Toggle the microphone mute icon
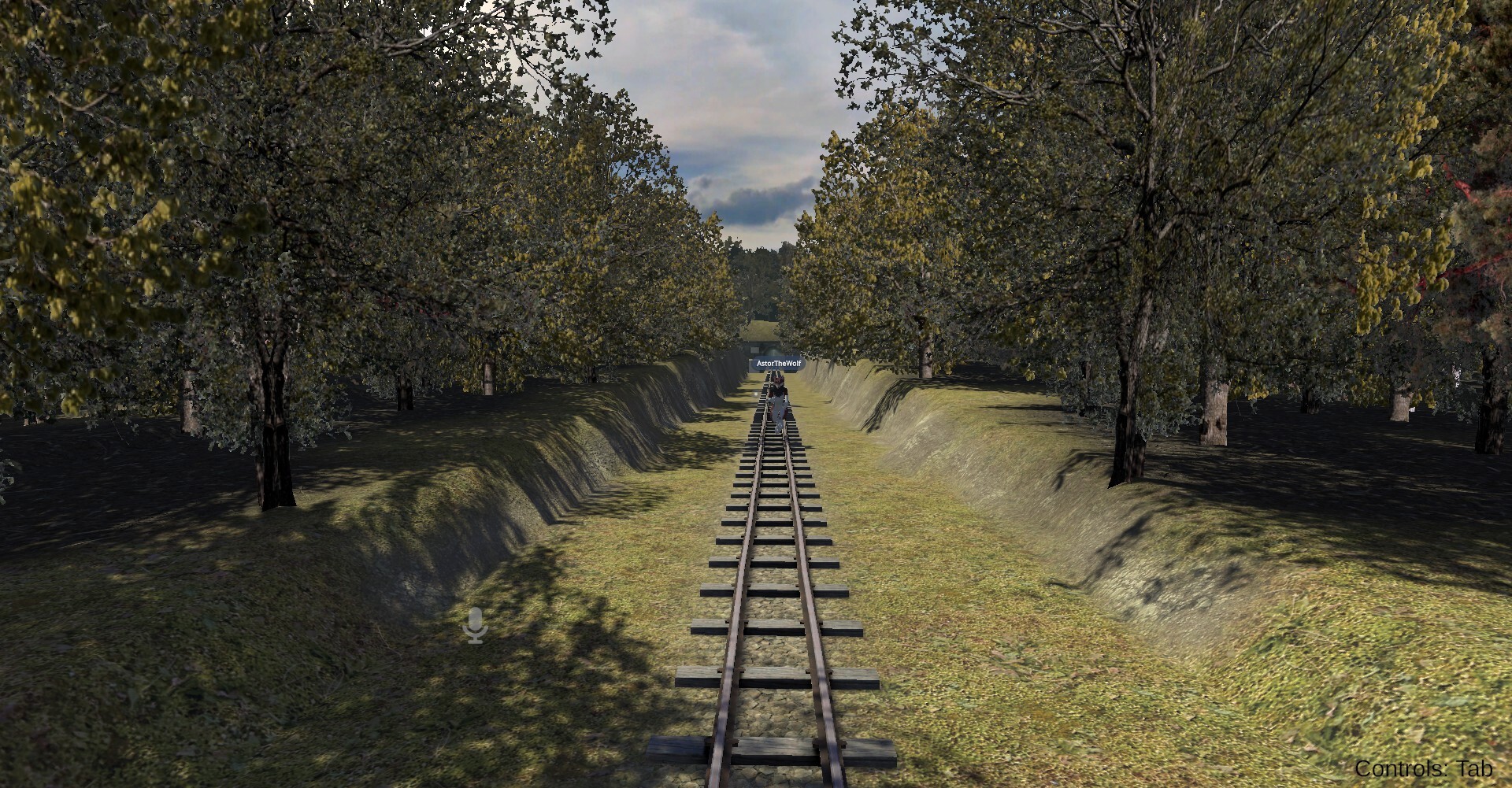1512x788 pixels. pos(474,625)
